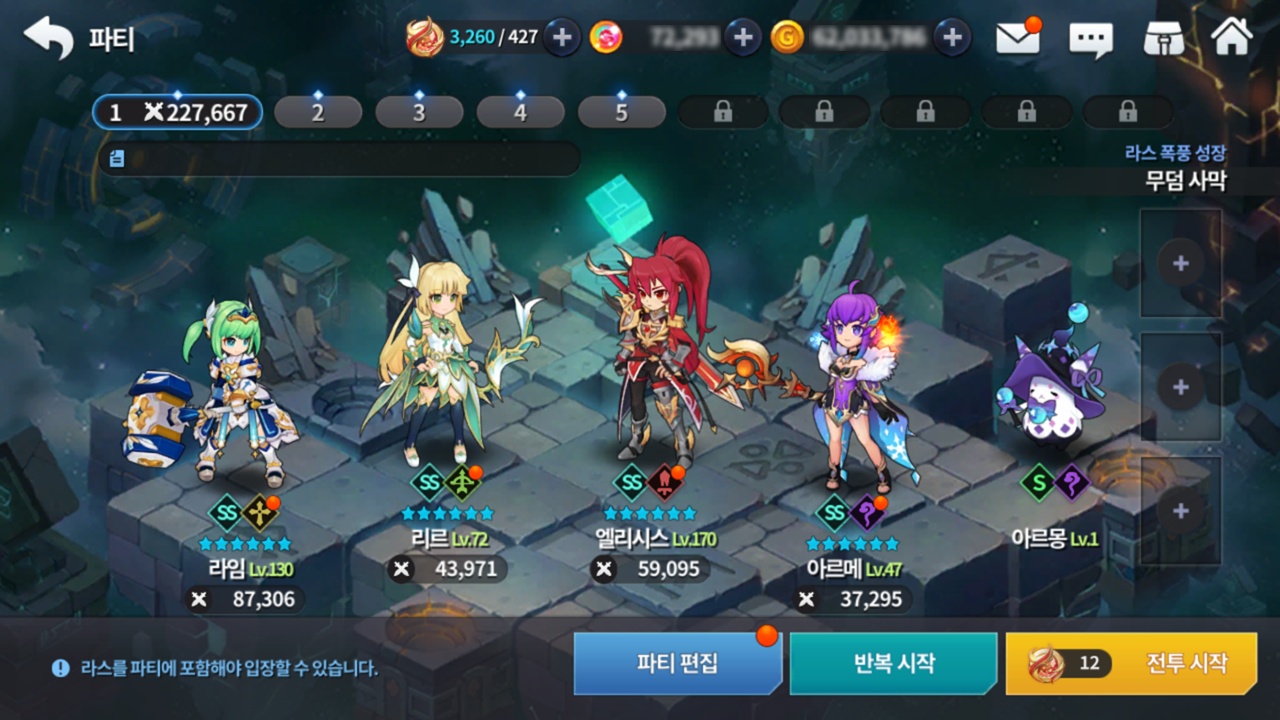The height and width of the screenshot is (720, 1280).
Task: Open the mail inbox envelope icon
Action: 1017,38
